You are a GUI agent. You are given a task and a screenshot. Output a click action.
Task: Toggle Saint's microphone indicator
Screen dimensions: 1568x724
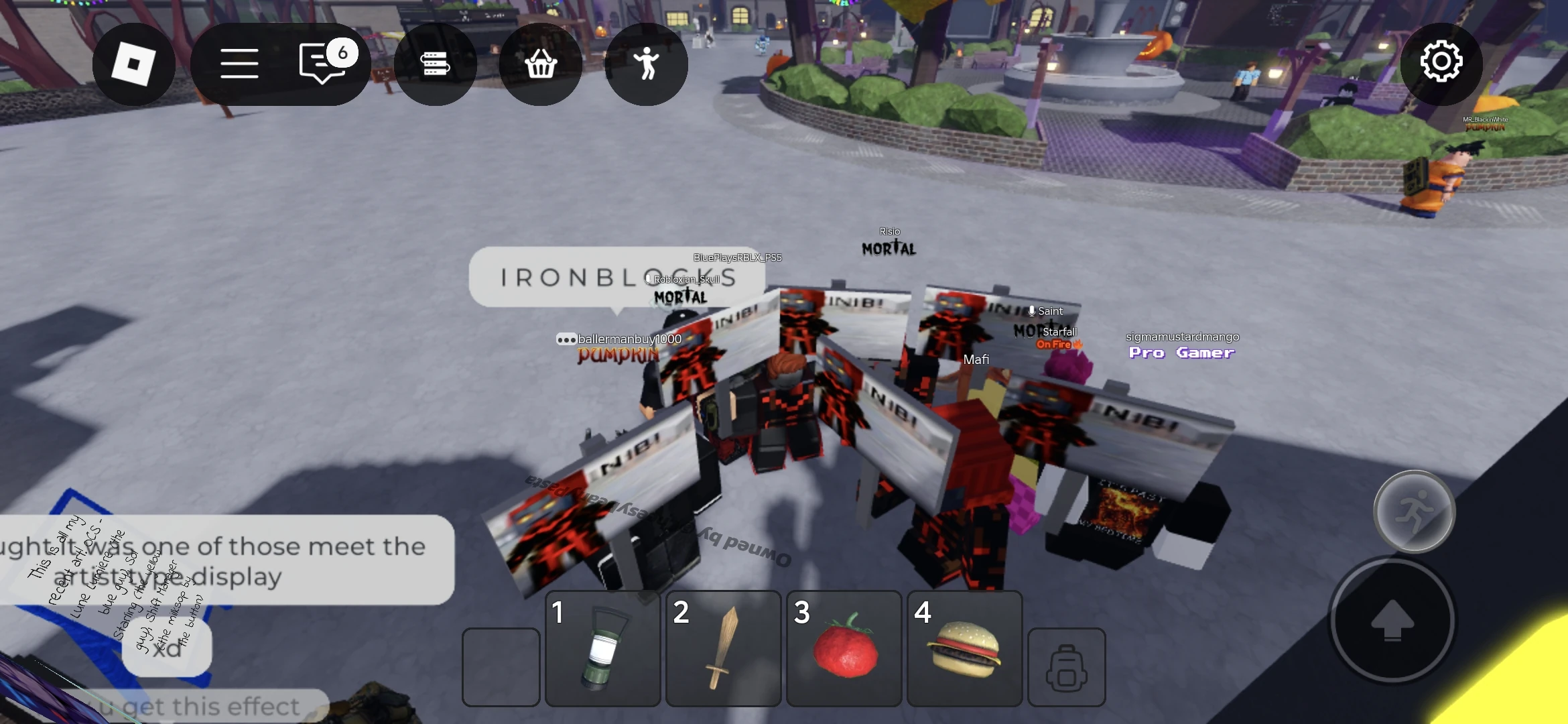(x=1031, y=311)
